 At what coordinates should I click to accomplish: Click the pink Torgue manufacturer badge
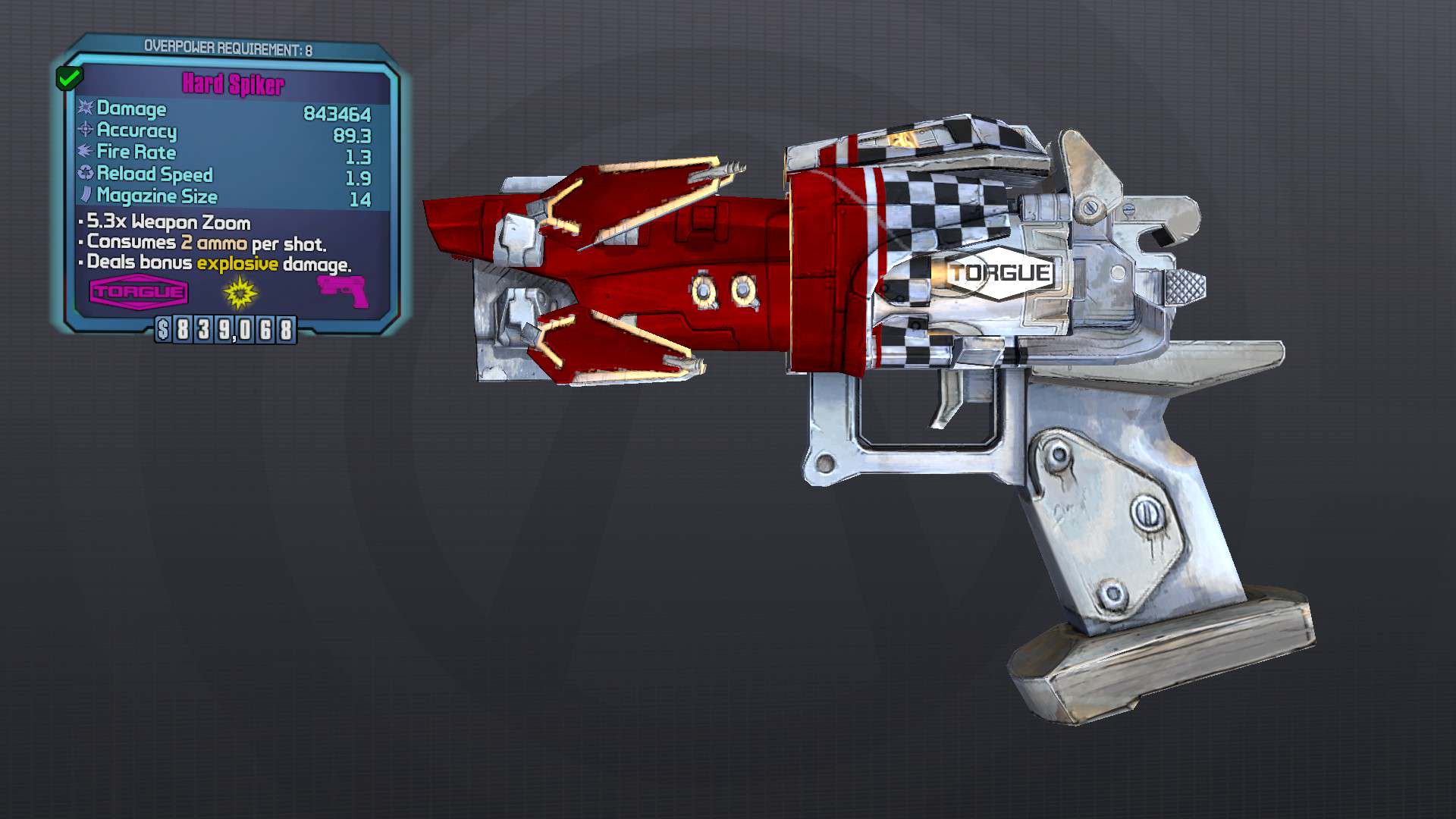point(136,291)
